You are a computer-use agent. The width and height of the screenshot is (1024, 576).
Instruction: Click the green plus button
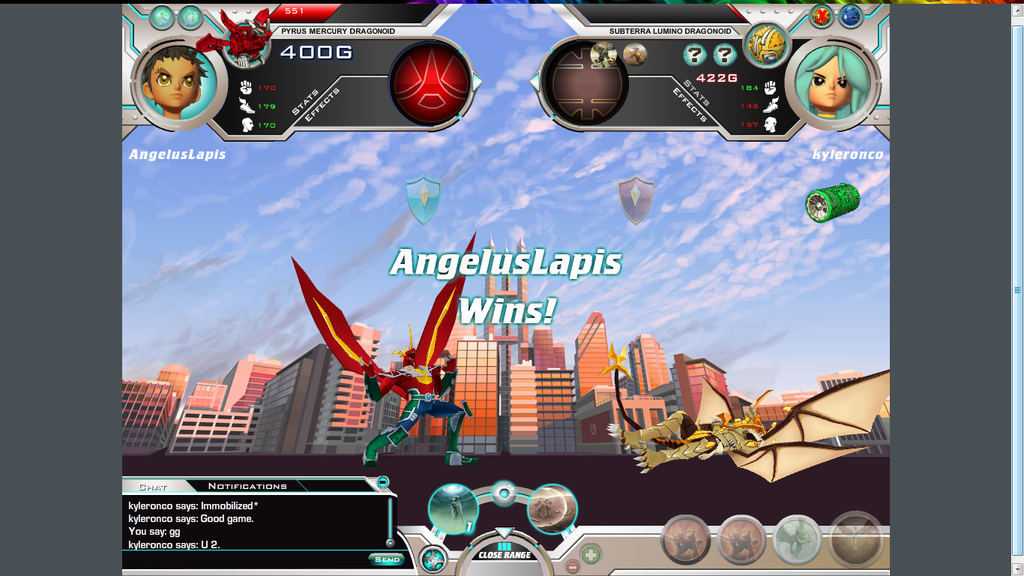(x=591, y=553)
